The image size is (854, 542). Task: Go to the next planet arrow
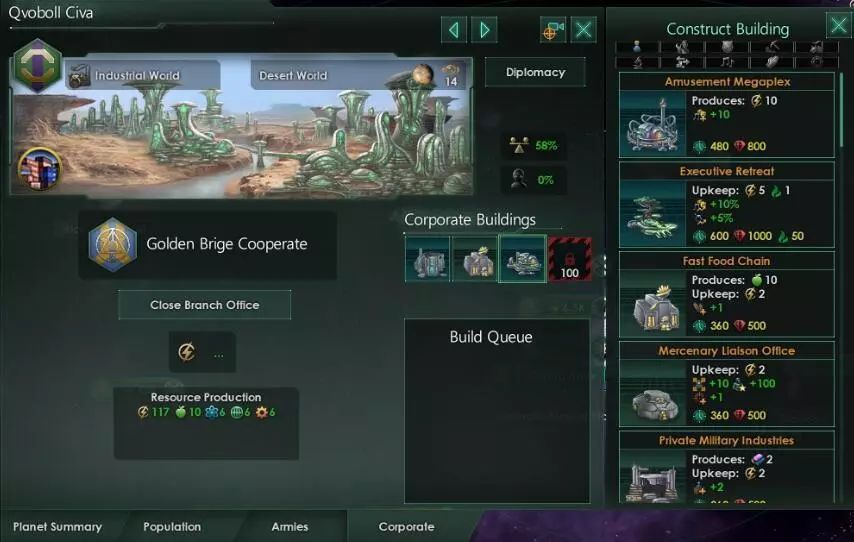click(x=485, y=30)
